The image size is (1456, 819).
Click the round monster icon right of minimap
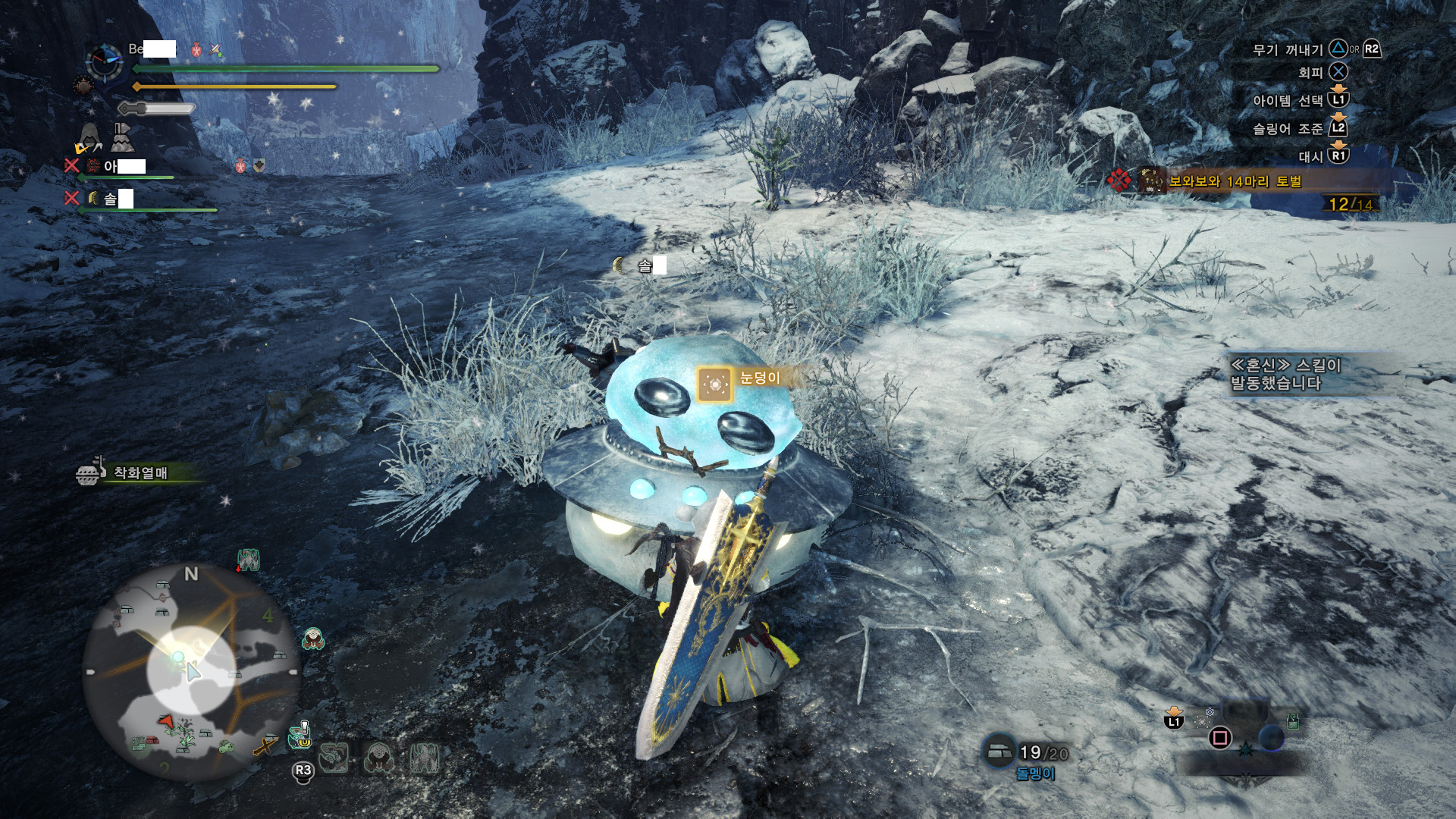pos(313,639)
